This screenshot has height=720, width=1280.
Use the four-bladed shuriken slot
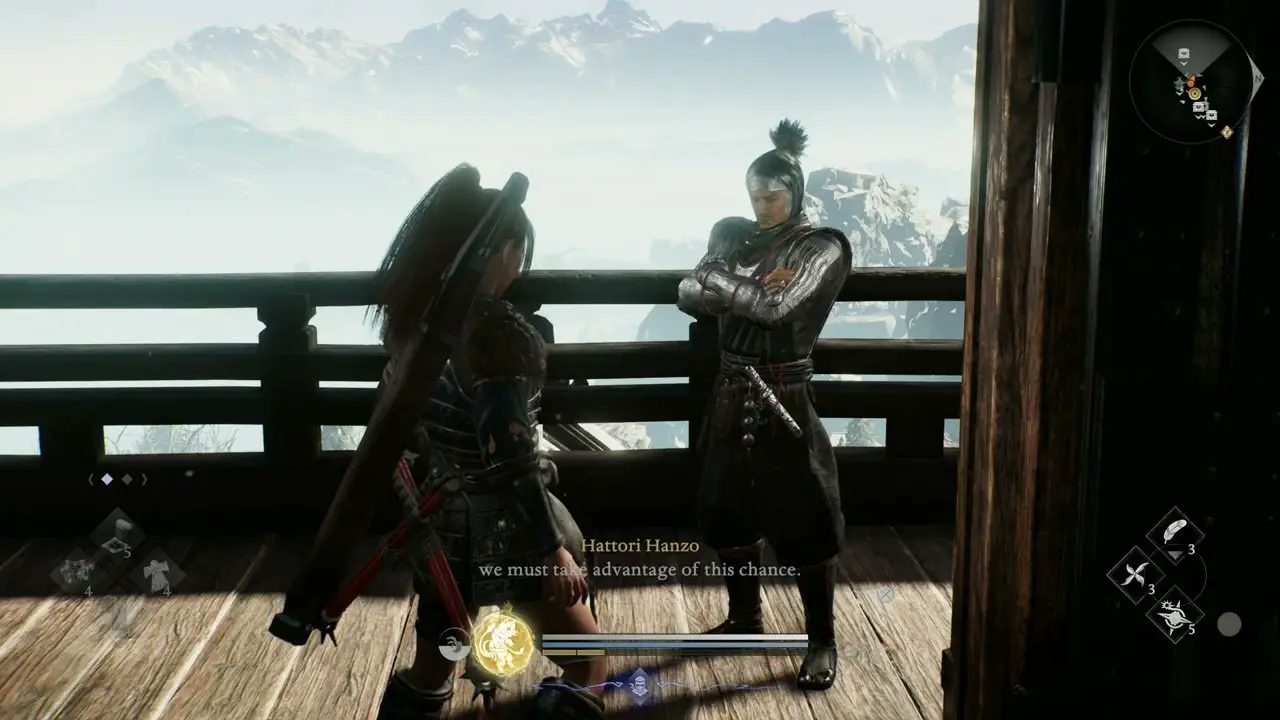[1136, 574]
